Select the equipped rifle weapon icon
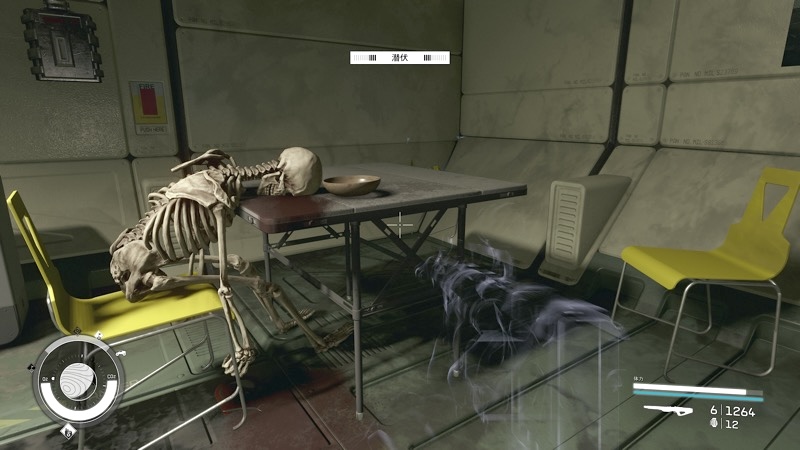This screenshot has width=800, height=450. pos(671,410)
